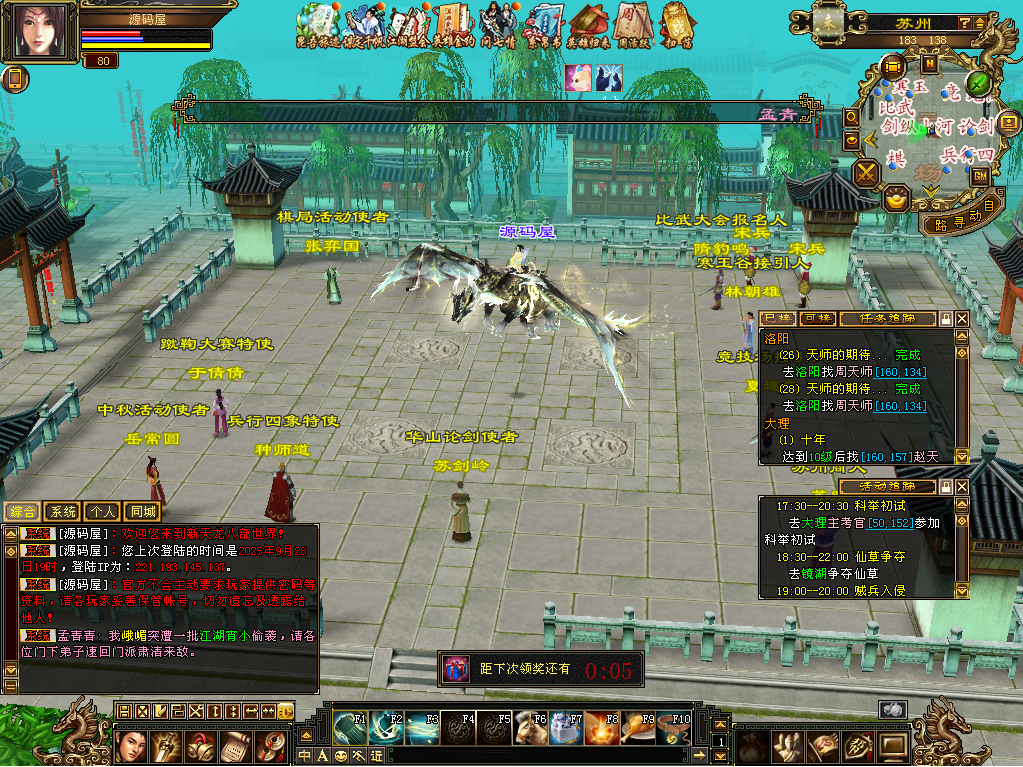
Task: Select the 综合 chat tab
Action: pos(22,511)
